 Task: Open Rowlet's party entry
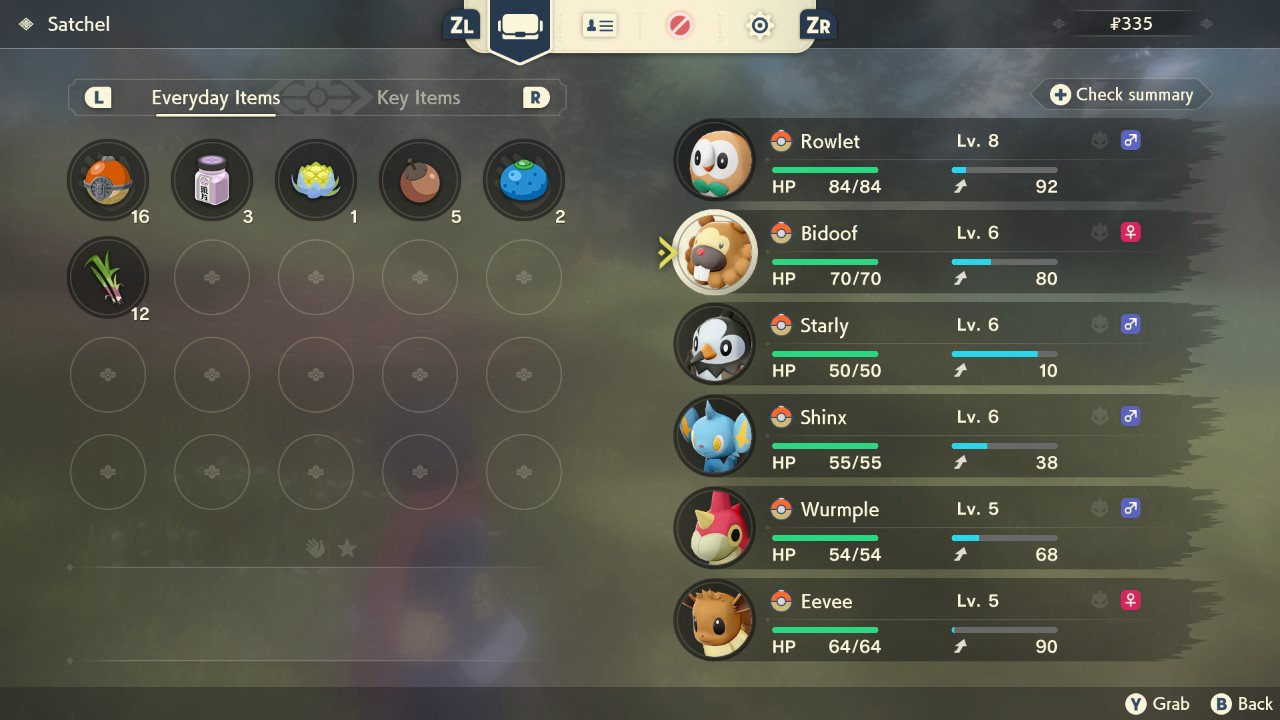pos(940,161)
